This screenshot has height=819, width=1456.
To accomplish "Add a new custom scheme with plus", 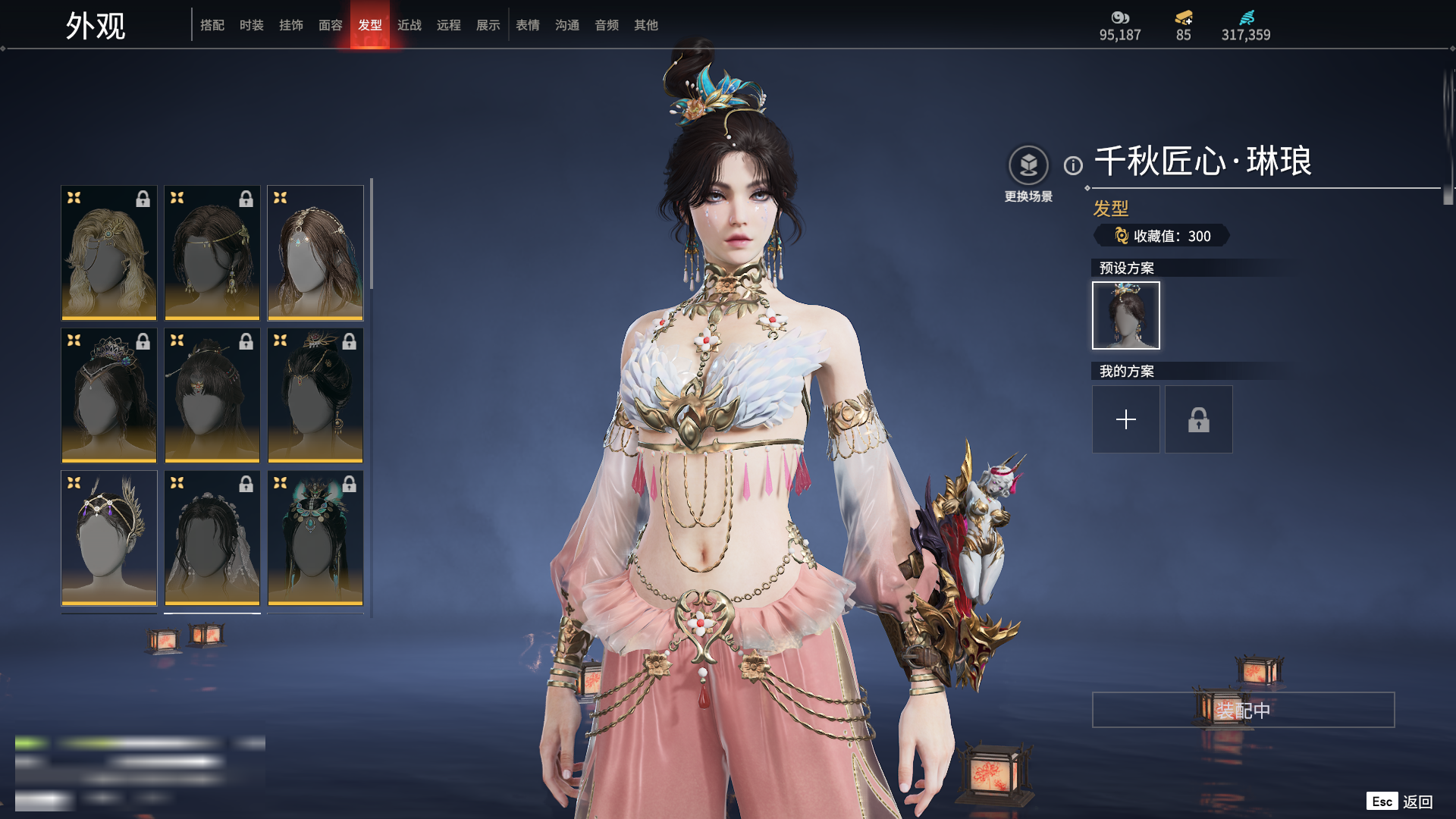I will click(1126, 419).
